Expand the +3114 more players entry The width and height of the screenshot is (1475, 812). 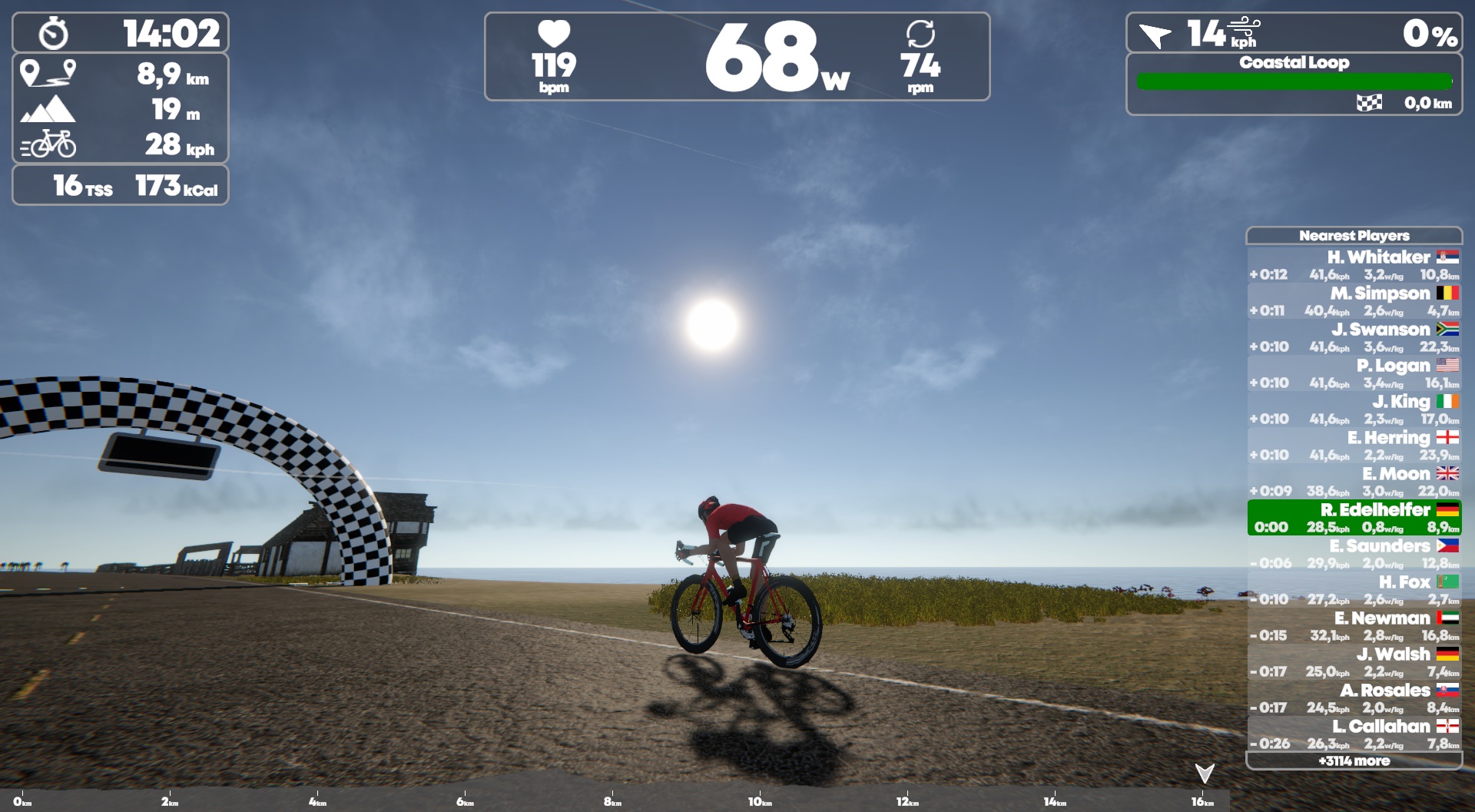pos(1354,761)
